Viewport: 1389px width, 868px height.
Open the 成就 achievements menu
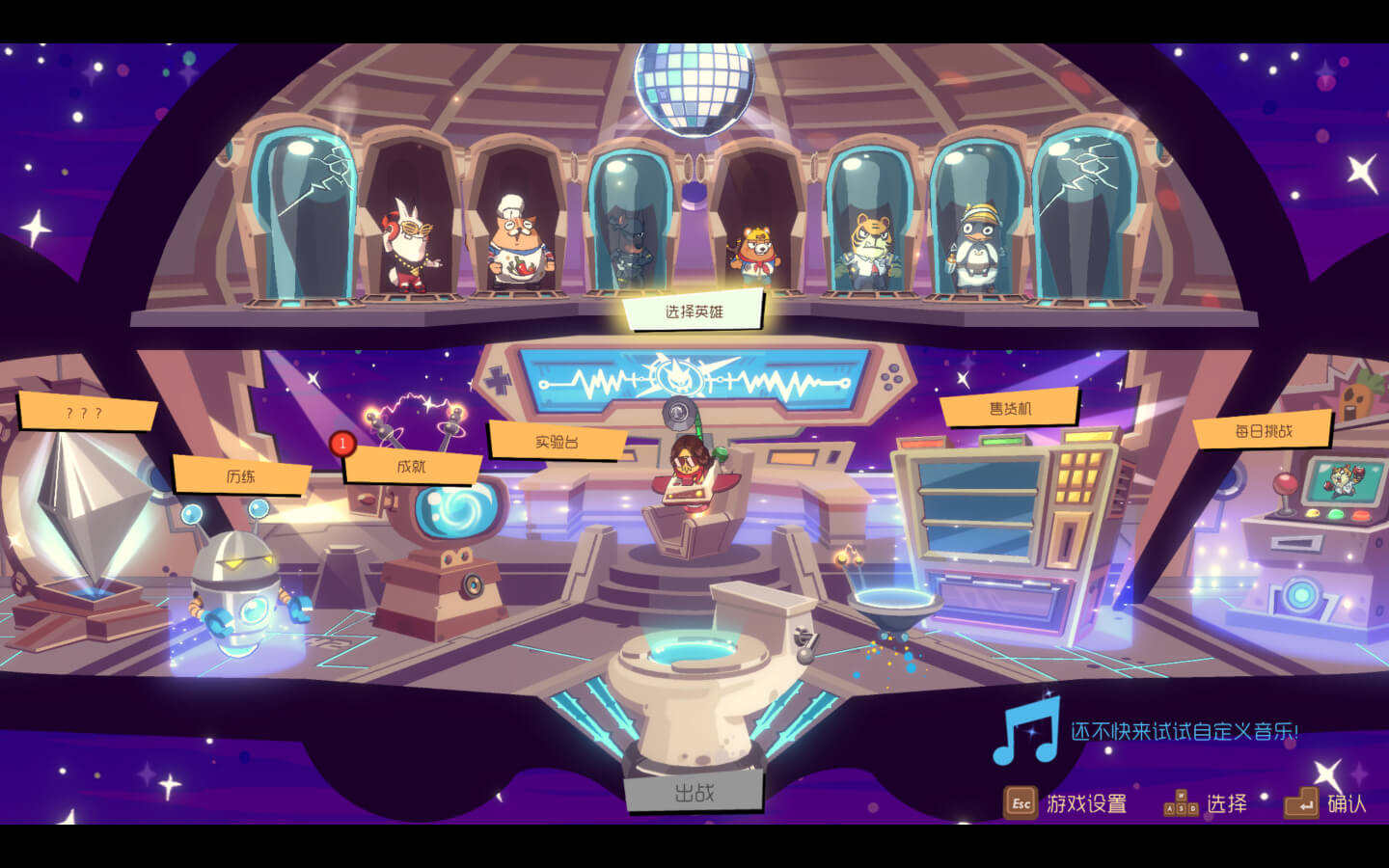pyautogui.click(x=412, y=467)
